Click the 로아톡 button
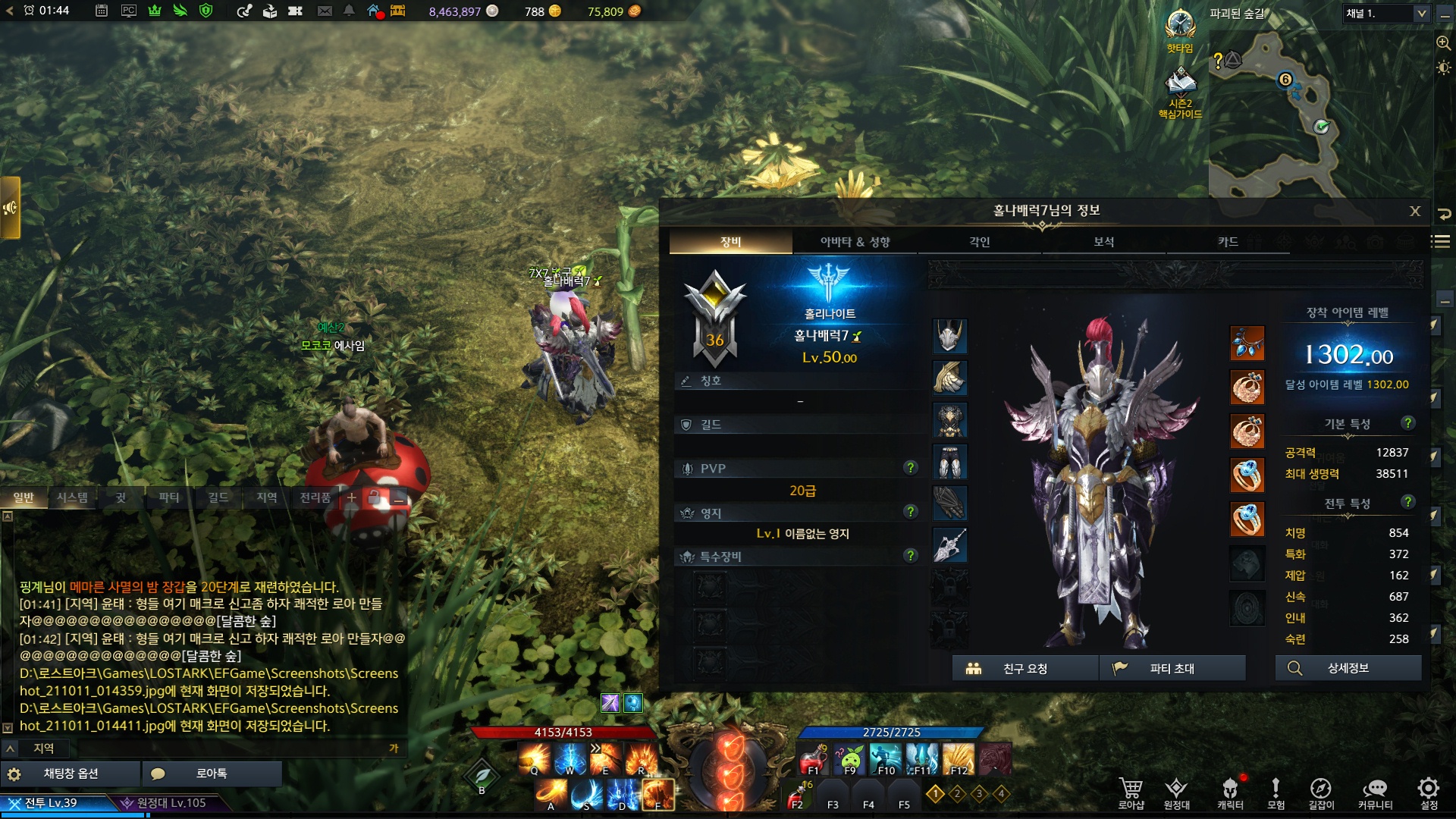 (212, 773)
